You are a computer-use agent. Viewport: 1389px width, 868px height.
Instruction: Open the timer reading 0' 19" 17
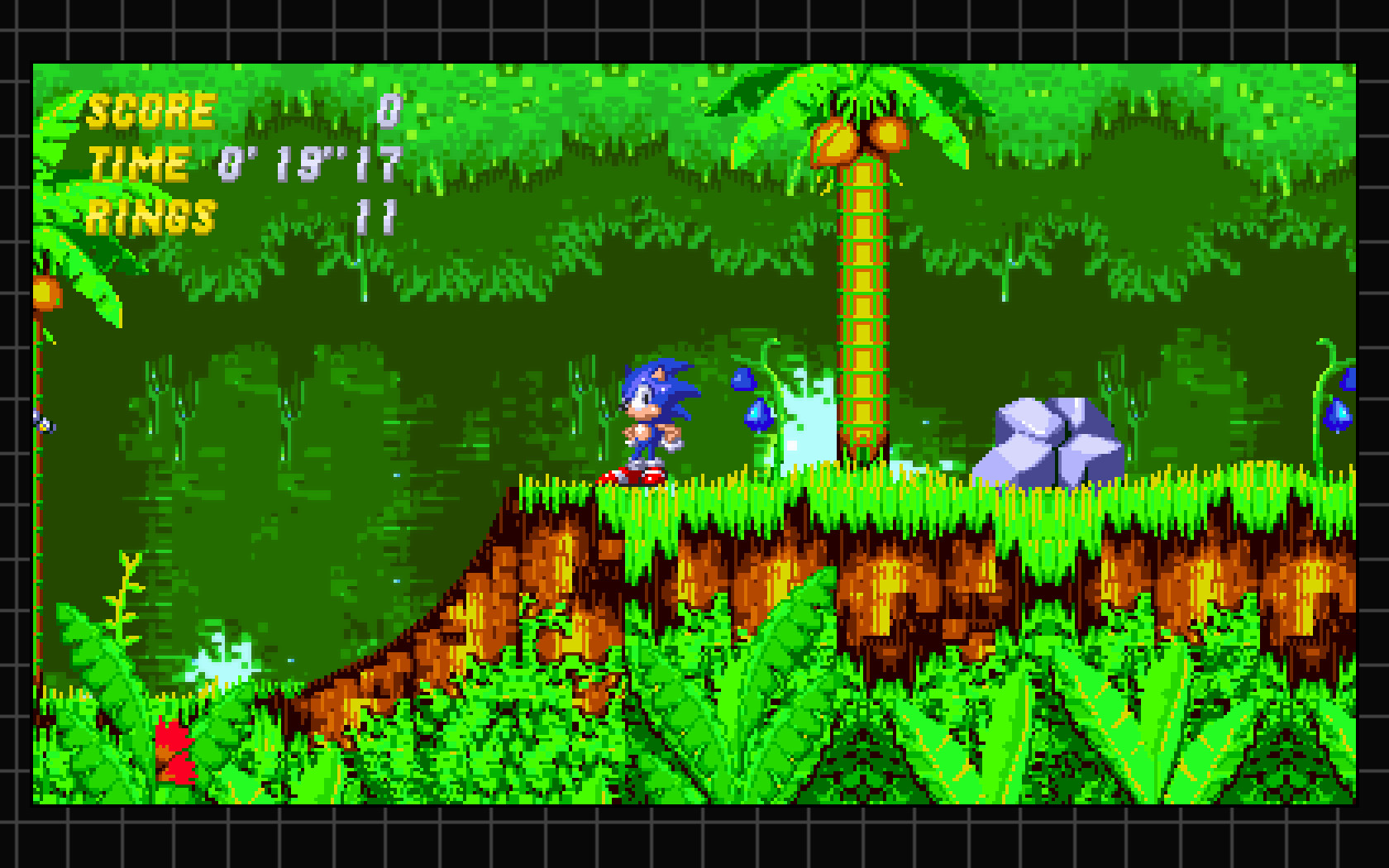[x=306, y=164]
